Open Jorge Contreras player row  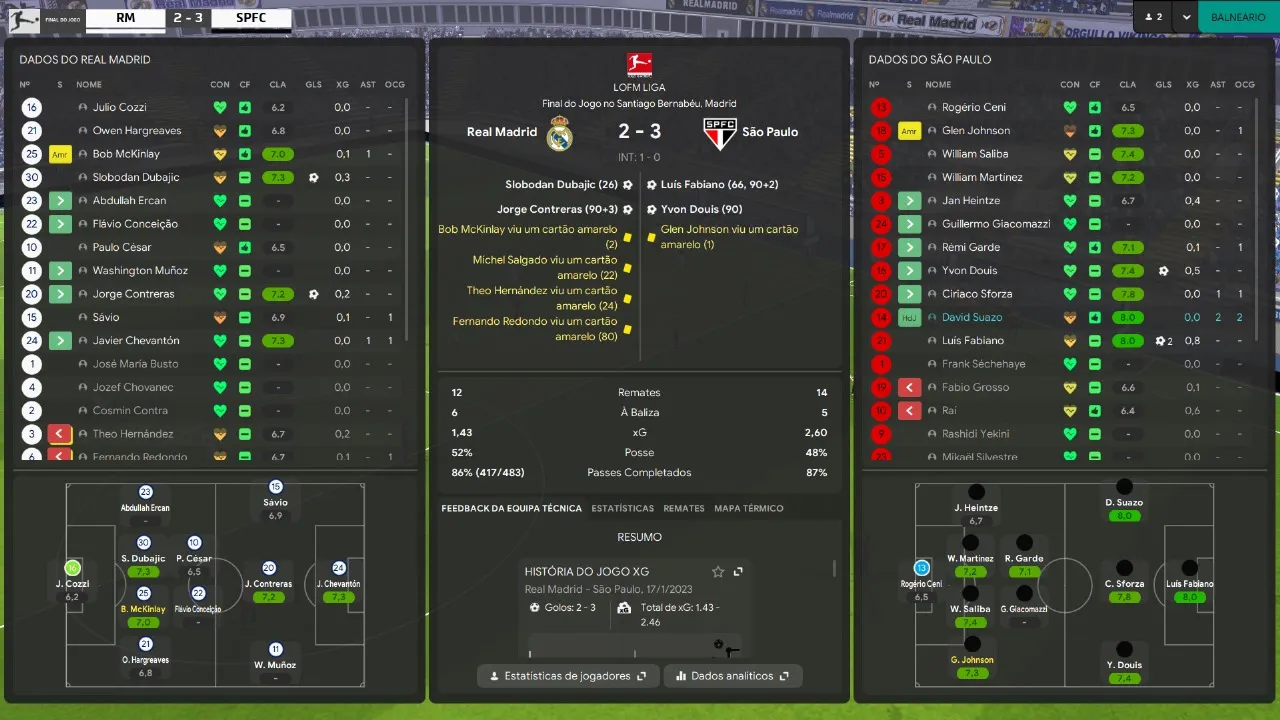coord(133,294)
